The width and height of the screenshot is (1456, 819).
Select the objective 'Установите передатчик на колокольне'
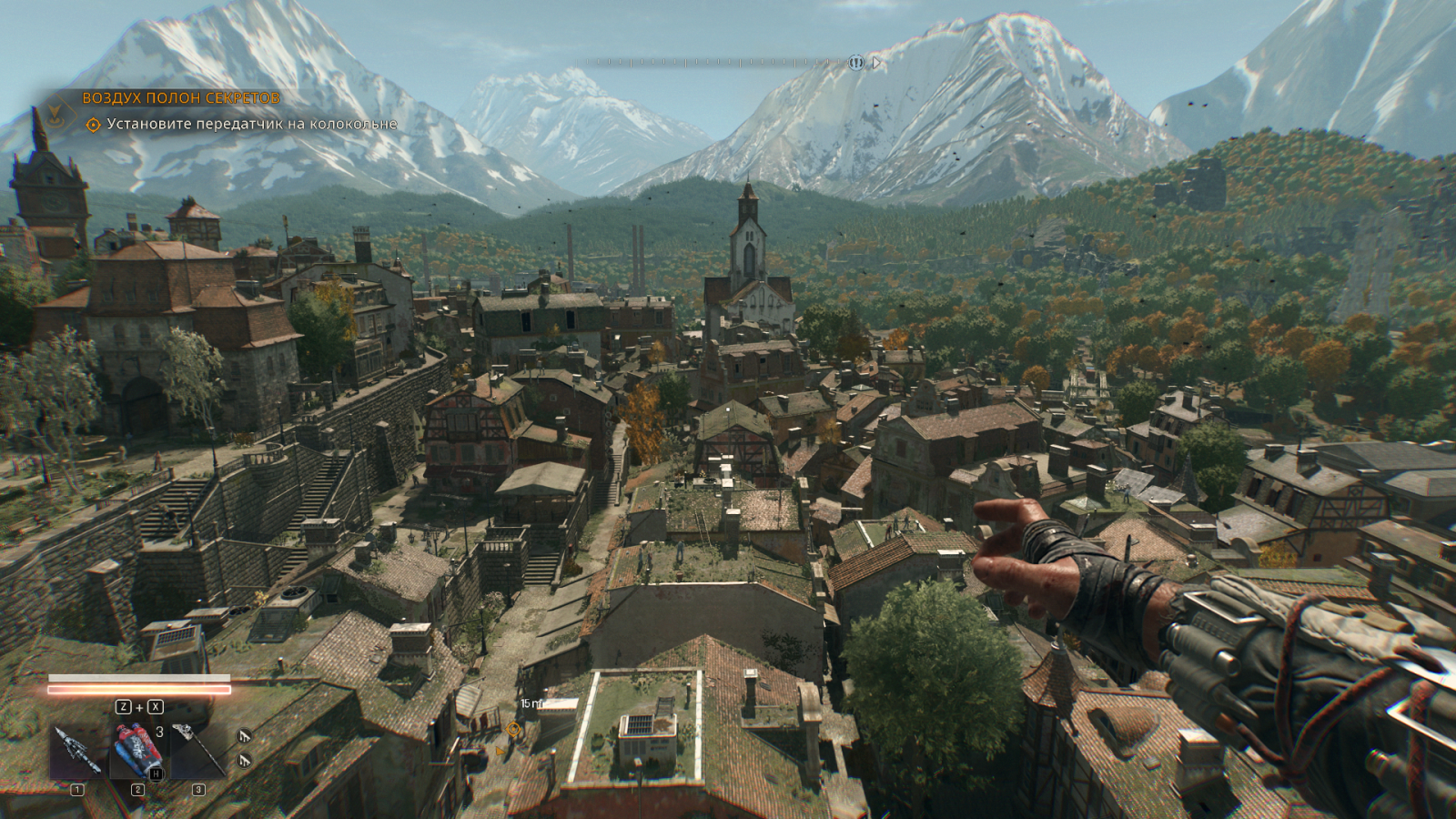click(x=251, y=124)
